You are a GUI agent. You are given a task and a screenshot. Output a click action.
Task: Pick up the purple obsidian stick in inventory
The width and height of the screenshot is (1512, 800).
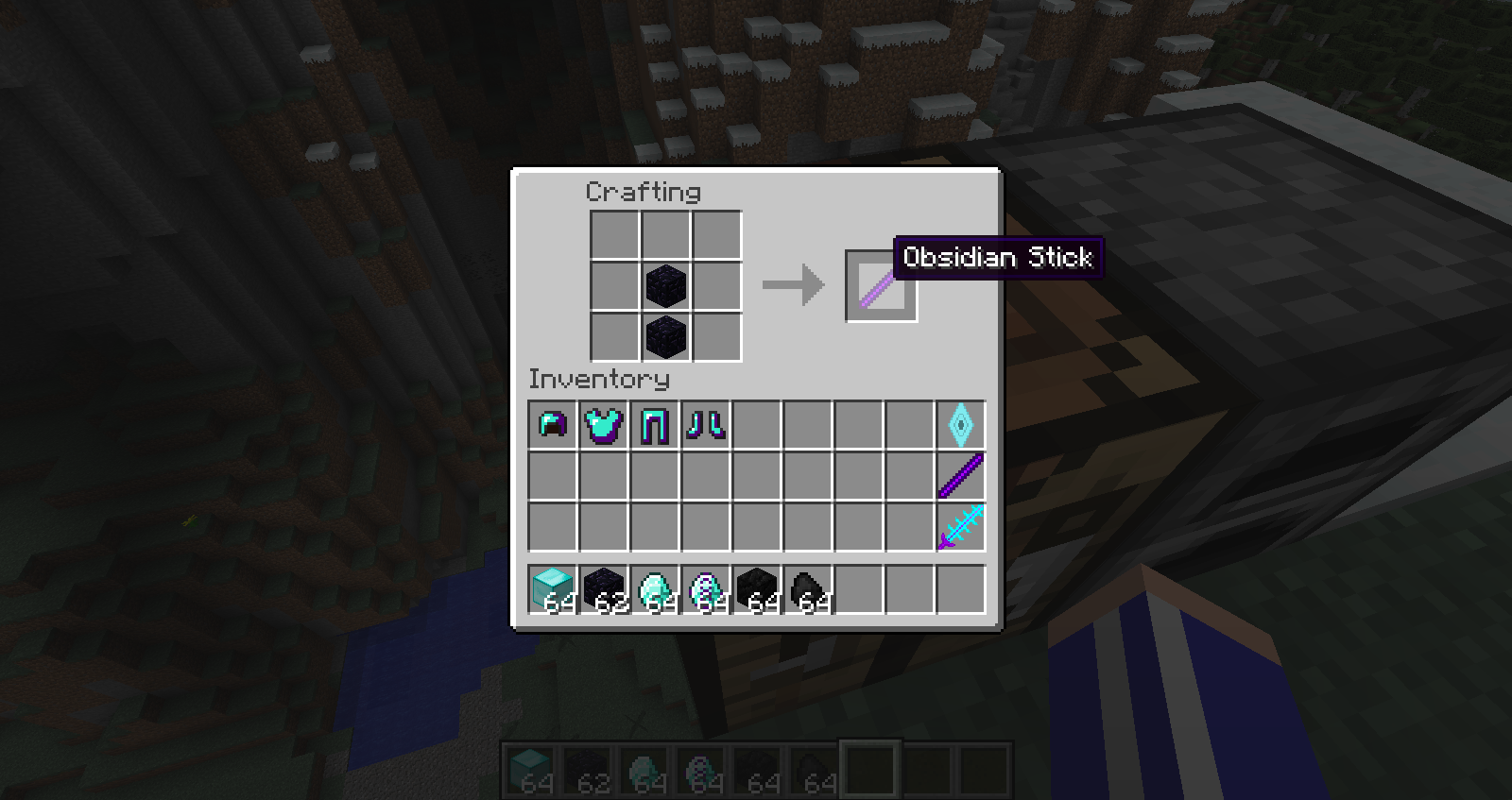(x=961, y=476)
